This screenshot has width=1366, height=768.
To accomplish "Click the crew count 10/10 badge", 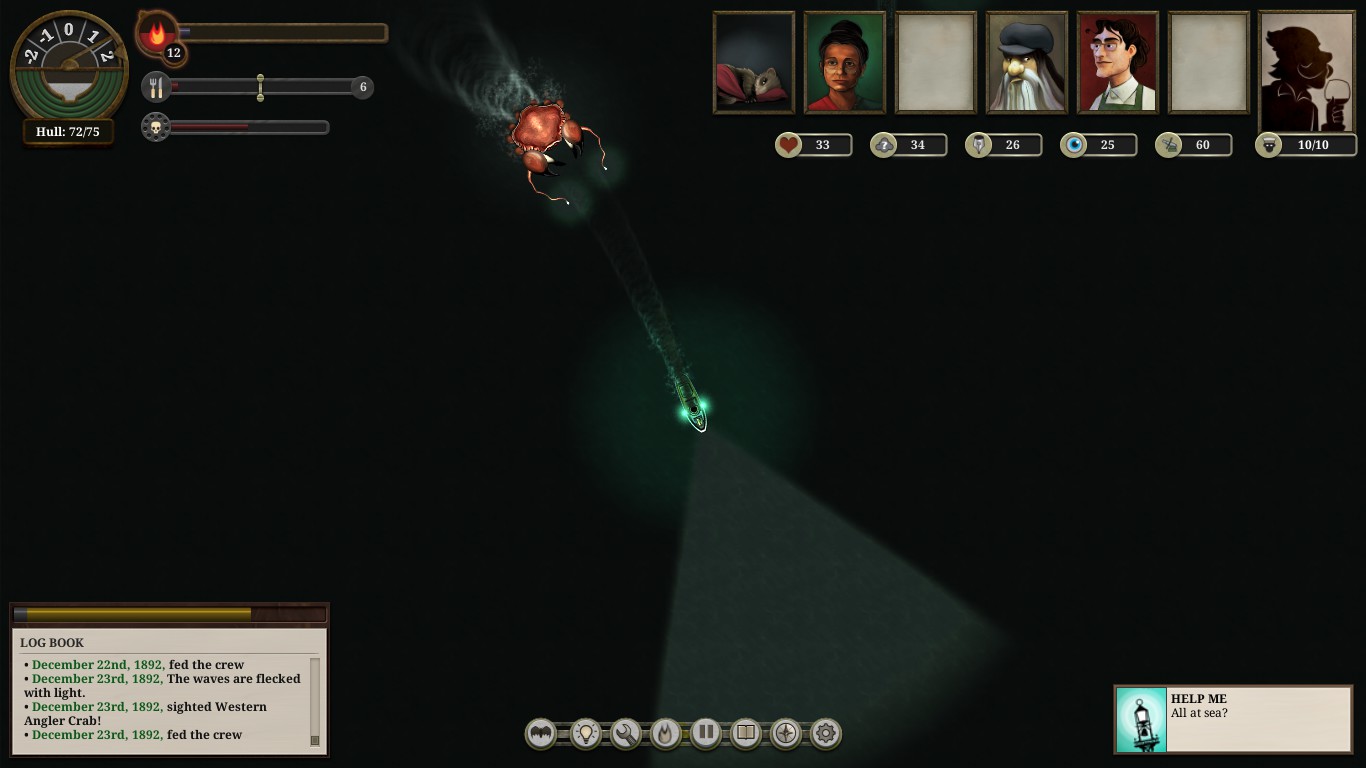I will point(1306,144).
